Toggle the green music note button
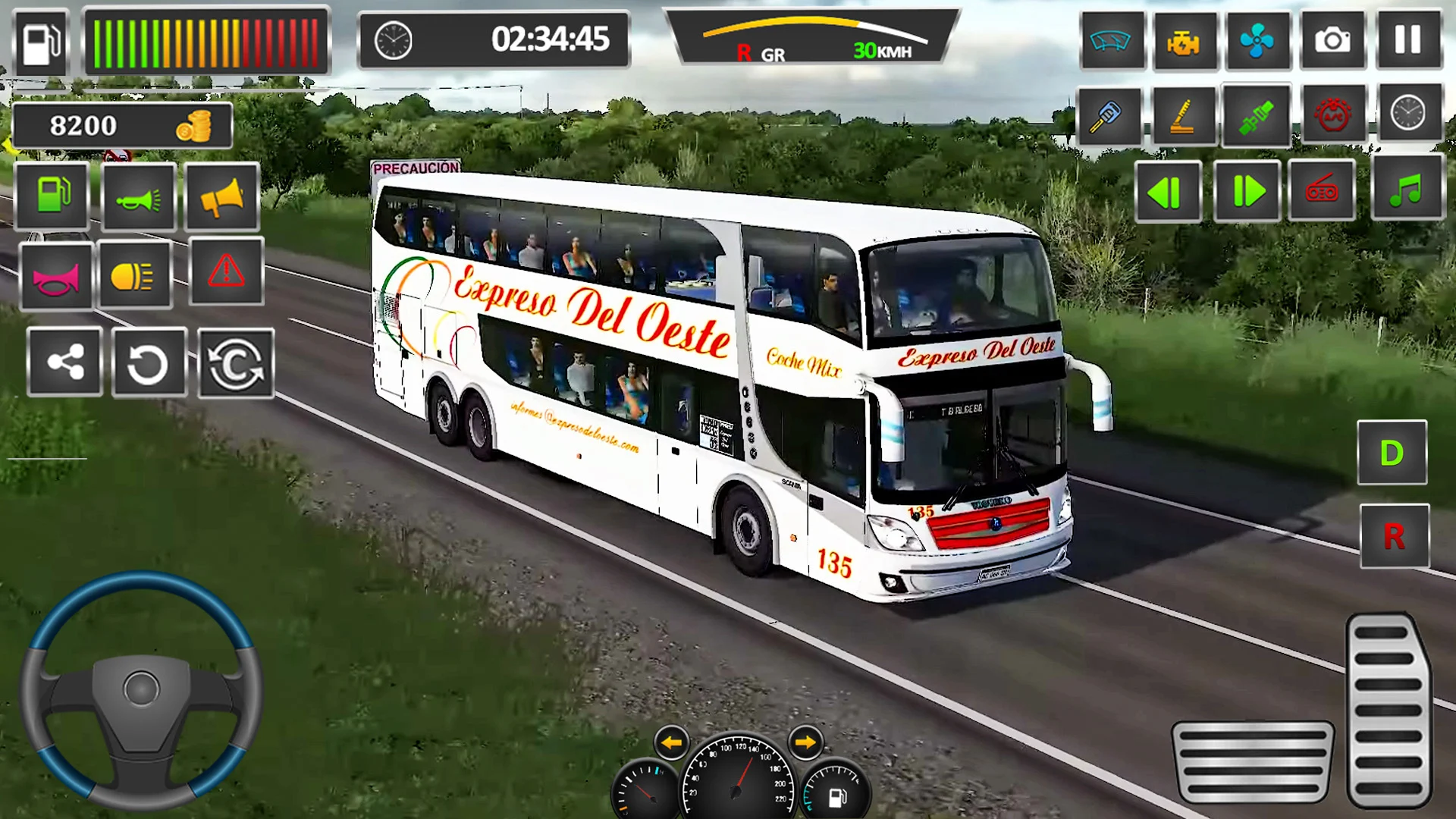Image resolution: width=1456 pixels, height=819 pixels. 1407,189
